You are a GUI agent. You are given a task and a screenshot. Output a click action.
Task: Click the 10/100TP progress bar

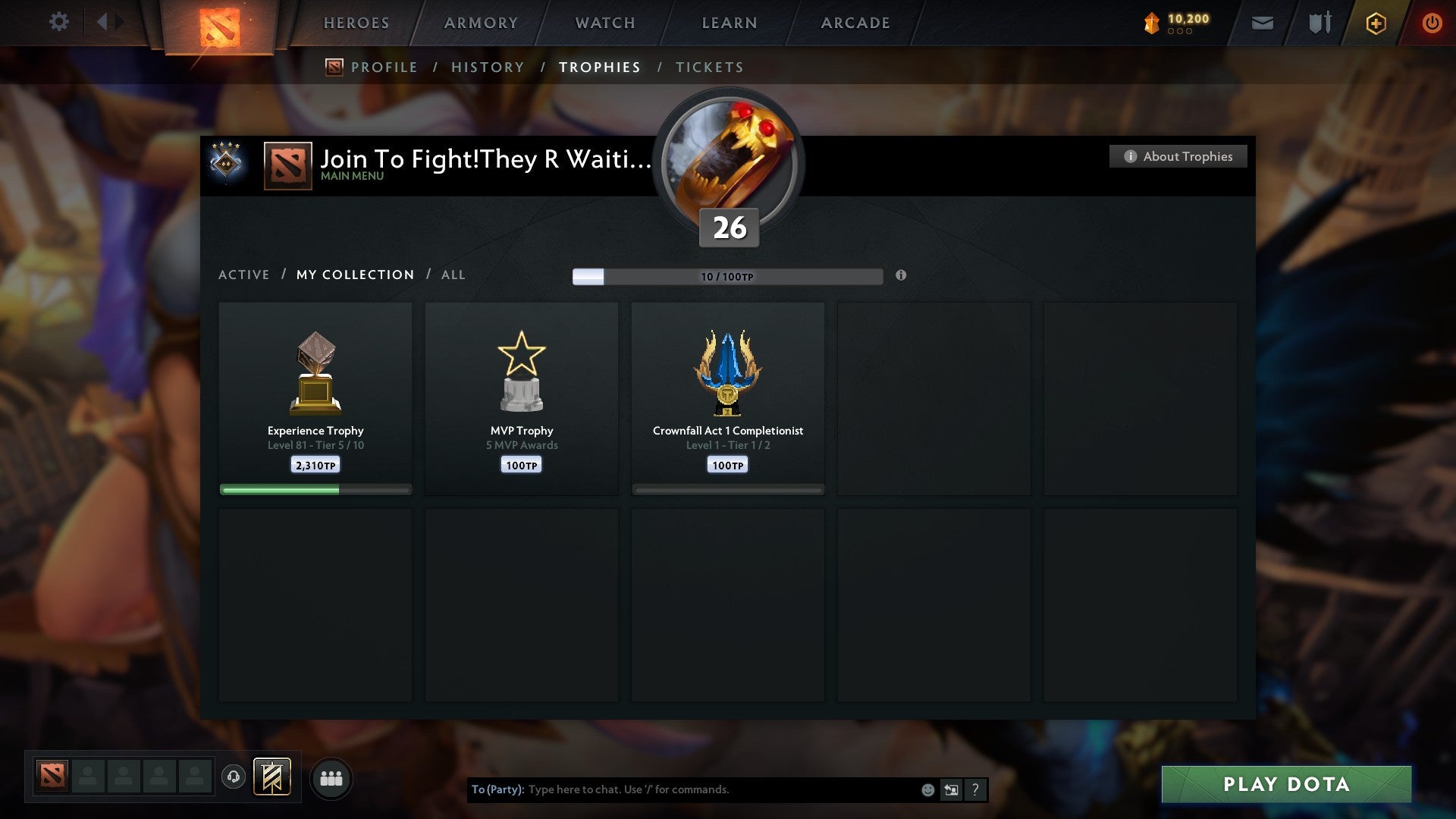(727, 277)
